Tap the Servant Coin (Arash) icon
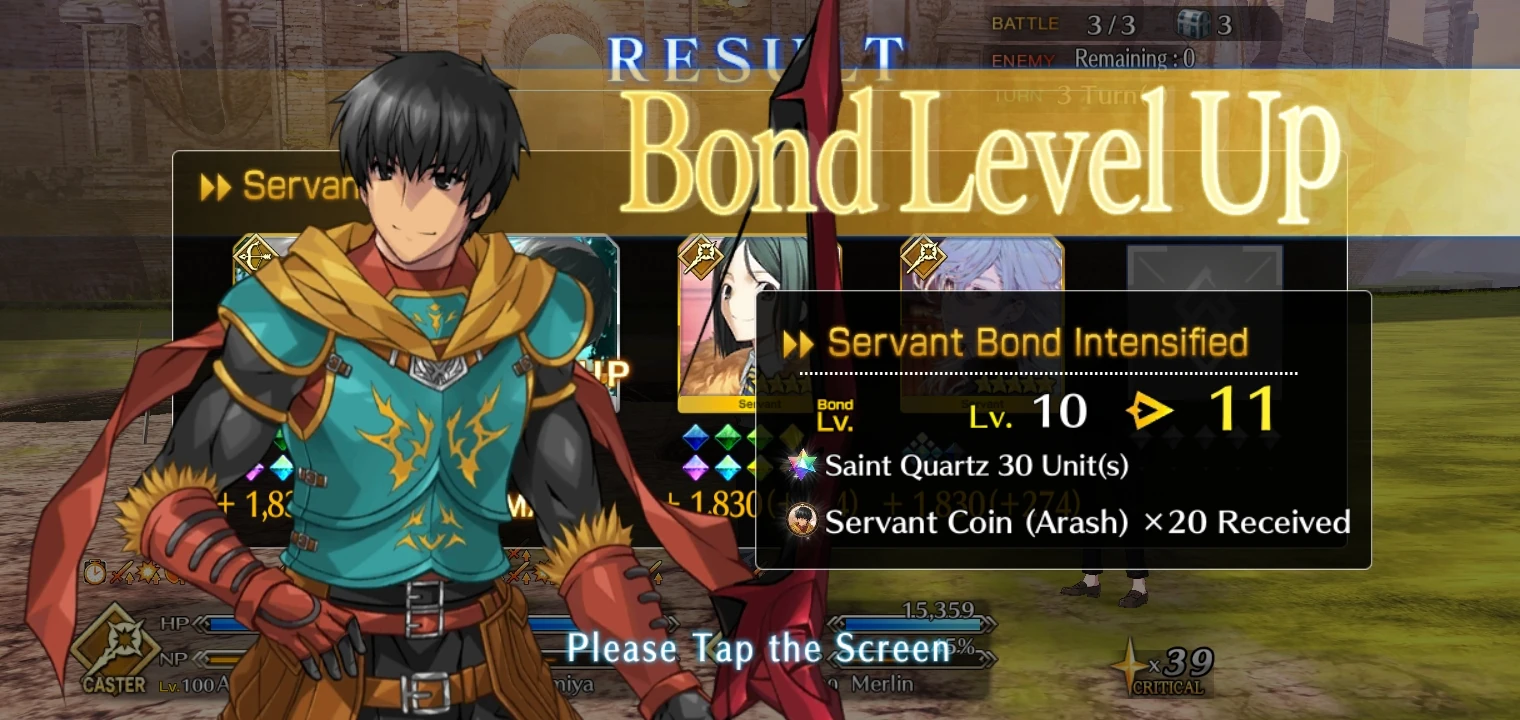This screenshot has height=720, width=1520. click(x=801, y=522)
